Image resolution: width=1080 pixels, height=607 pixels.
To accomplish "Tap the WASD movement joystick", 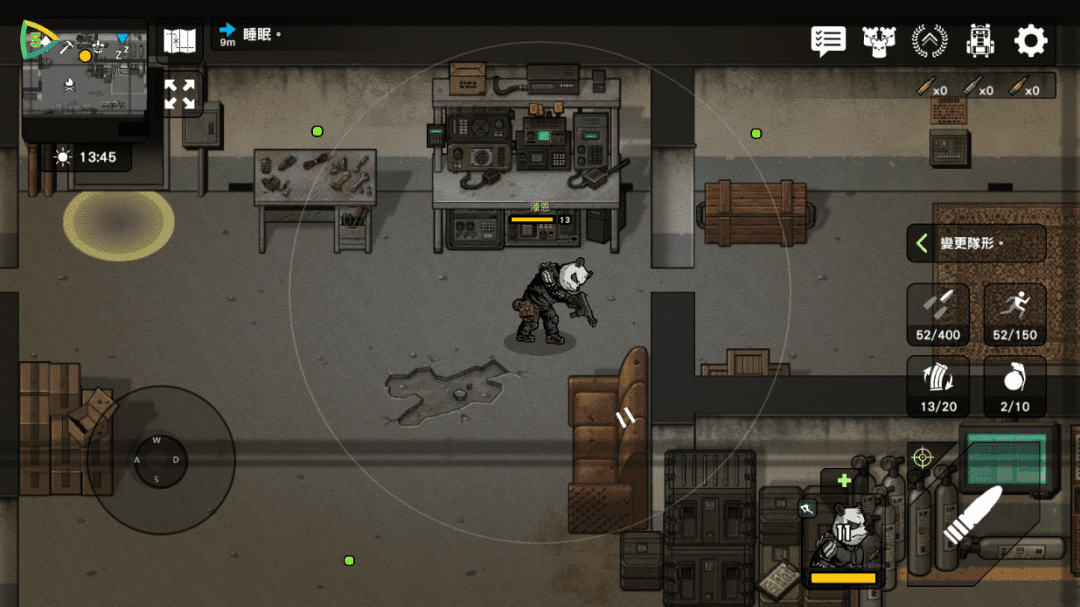I will coord(157,460).
